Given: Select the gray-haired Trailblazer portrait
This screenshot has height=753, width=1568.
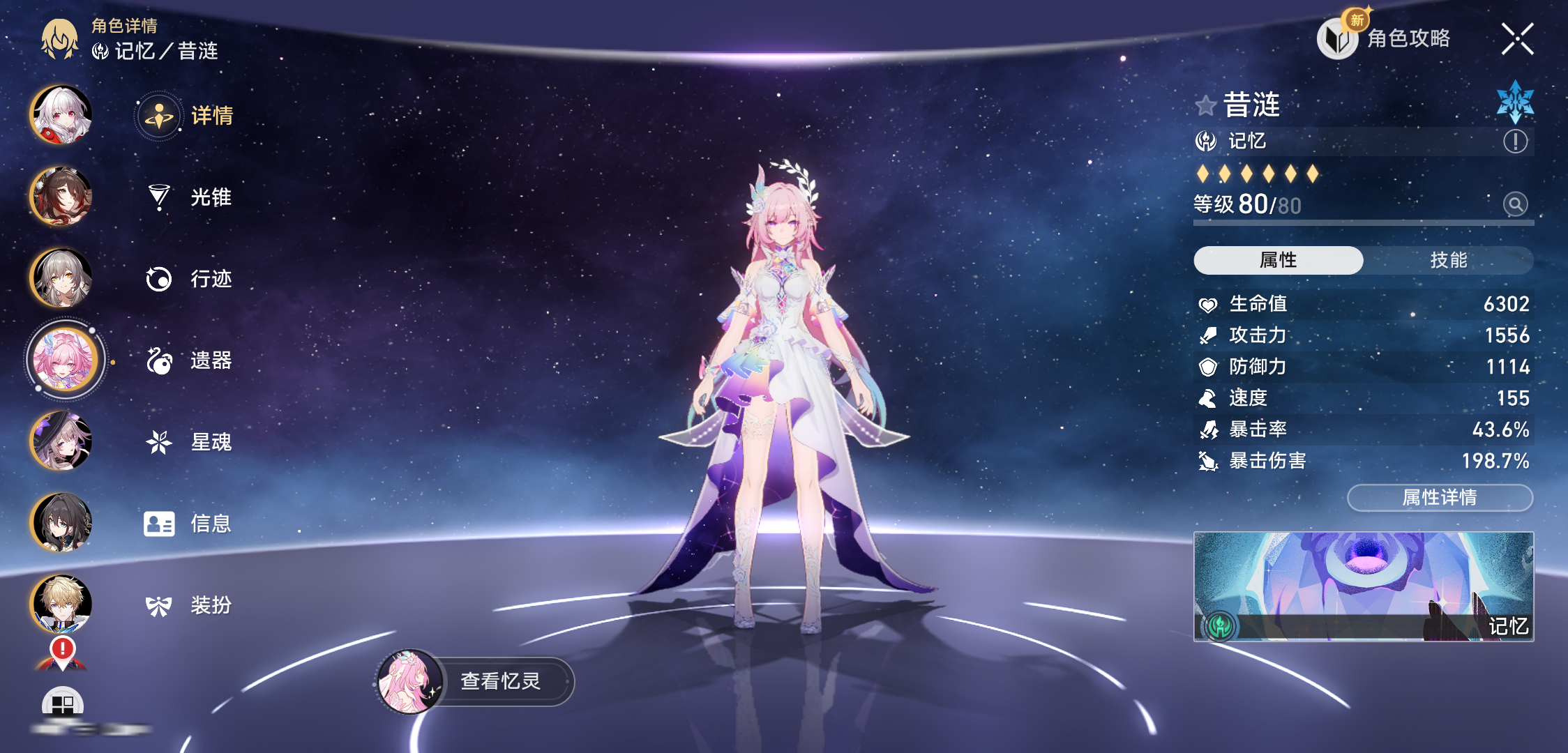Looking at the screenshot, I should pyautogui.click(x=61, y=278).
